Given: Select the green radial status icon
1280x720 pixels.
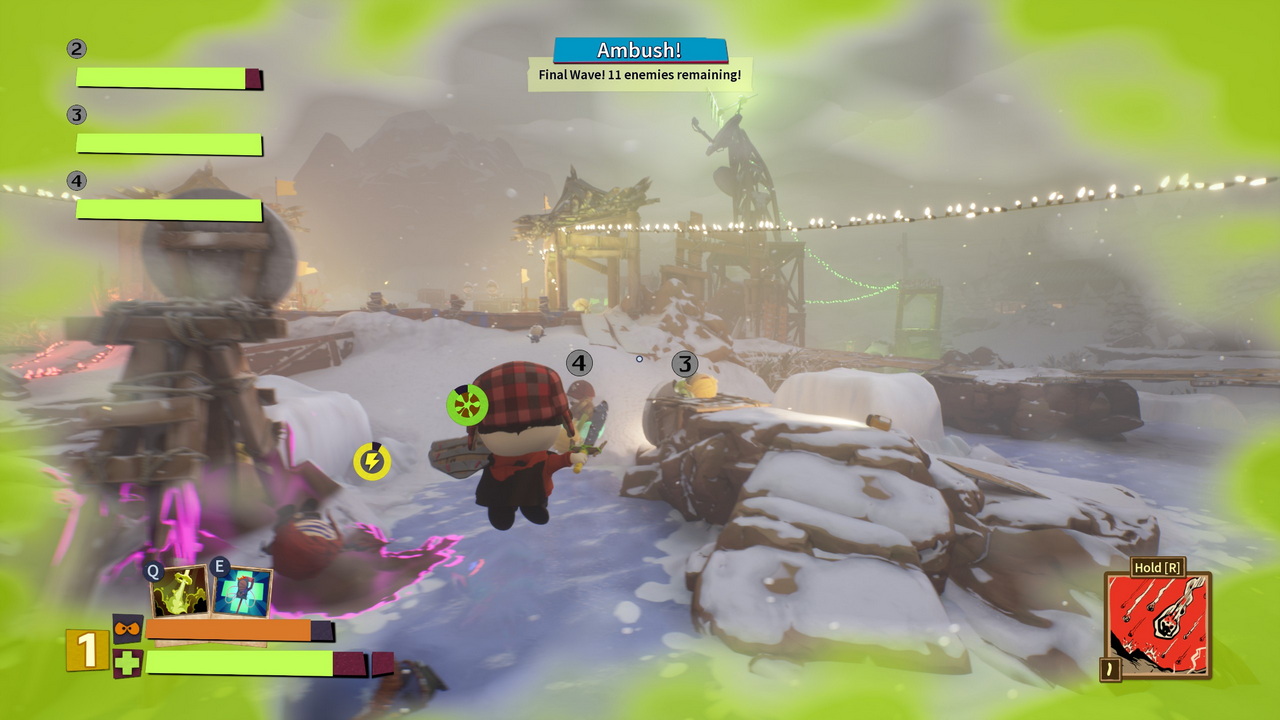Looking at the screenshot, I should tap(467, 405).
